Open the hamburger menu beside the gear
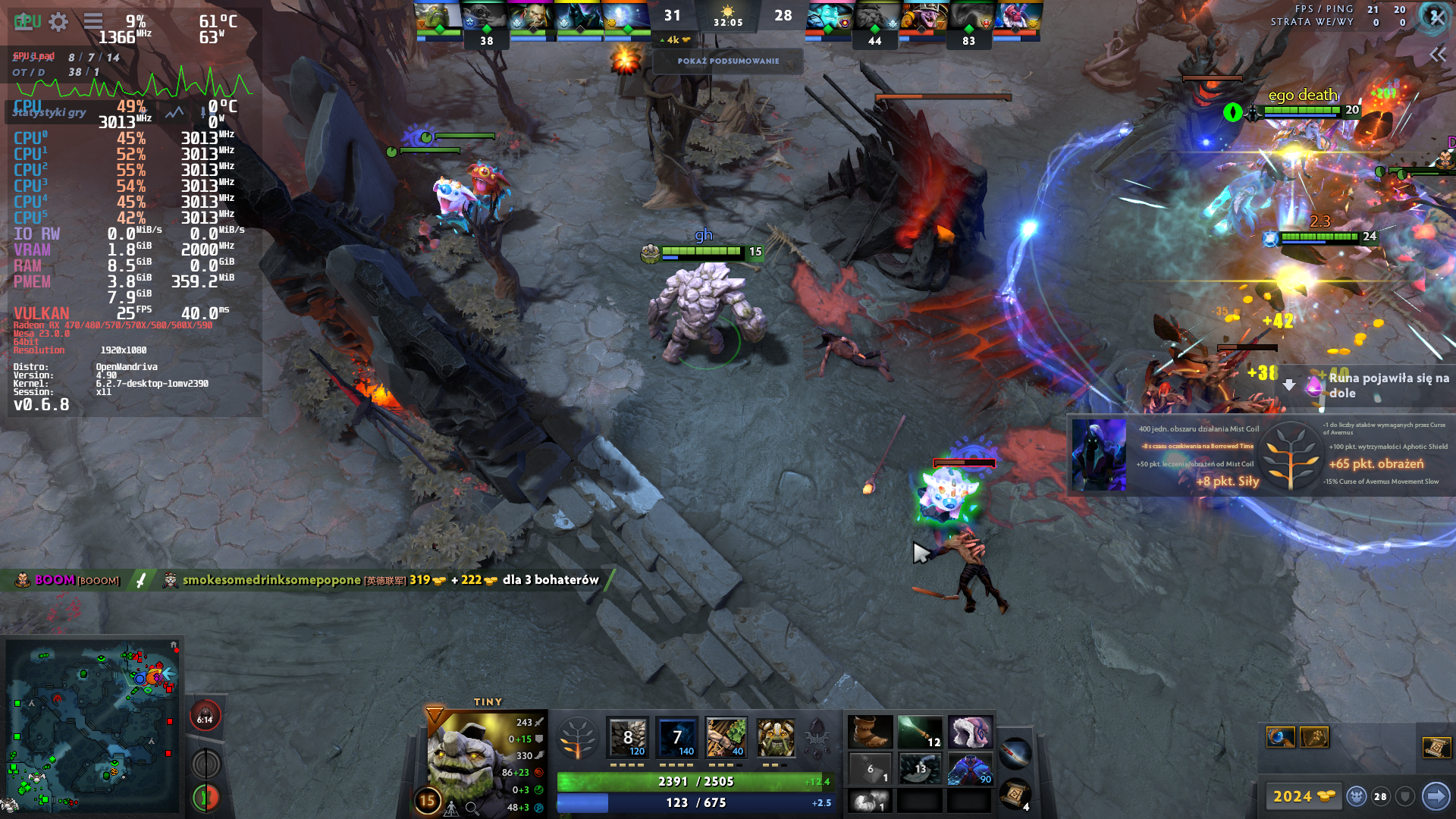 pos(93,21)
